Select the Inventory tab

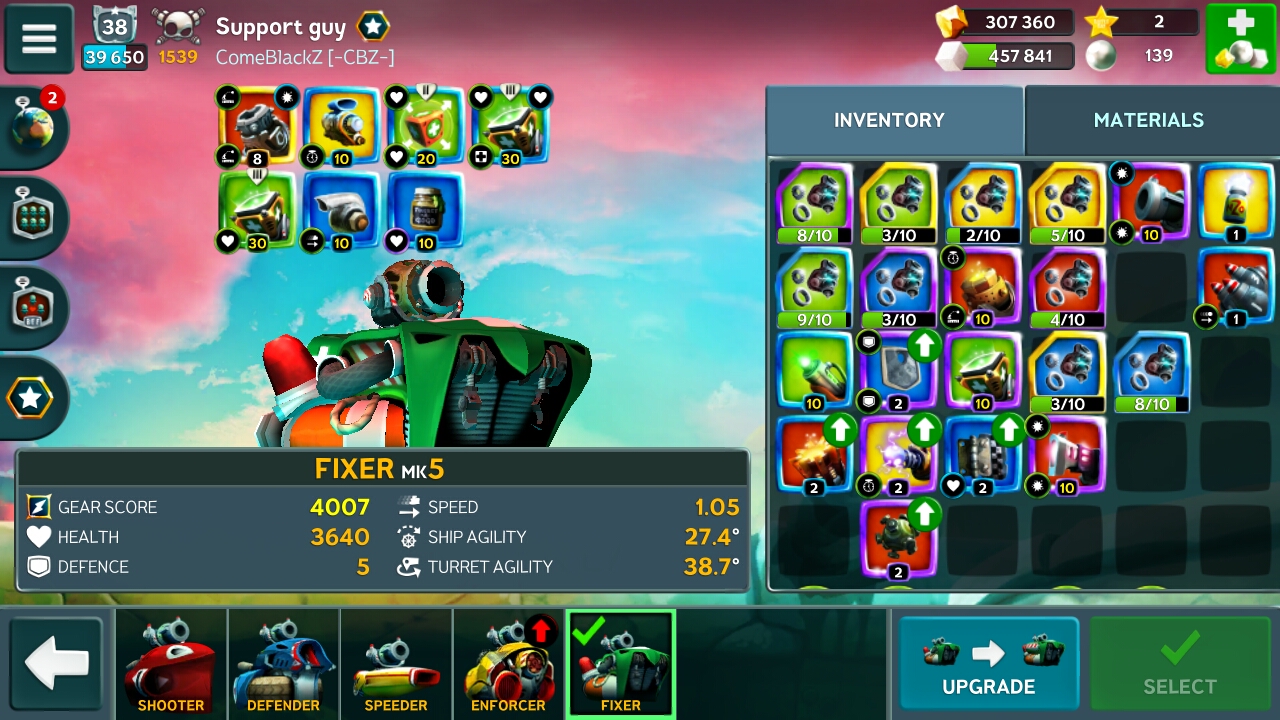tap(889, 120)
